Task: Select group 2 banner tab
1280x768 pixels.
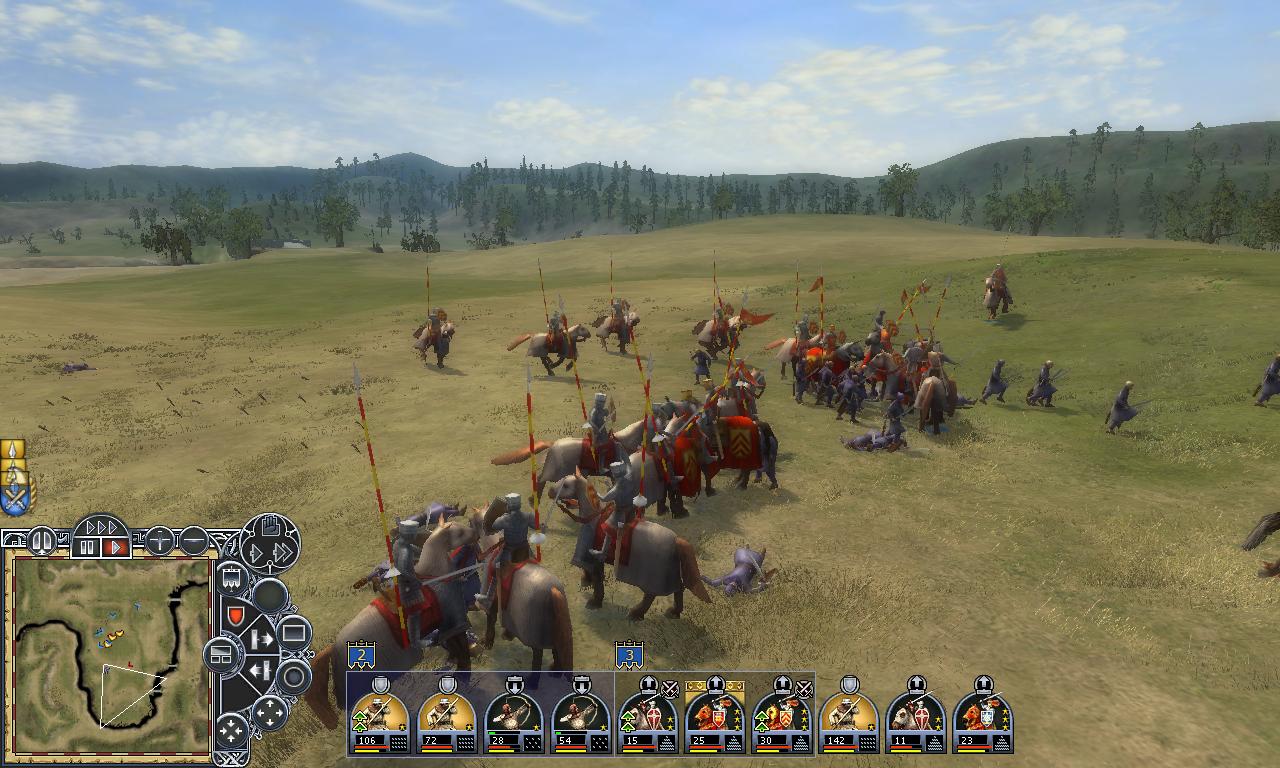Action: coord(360,656)
